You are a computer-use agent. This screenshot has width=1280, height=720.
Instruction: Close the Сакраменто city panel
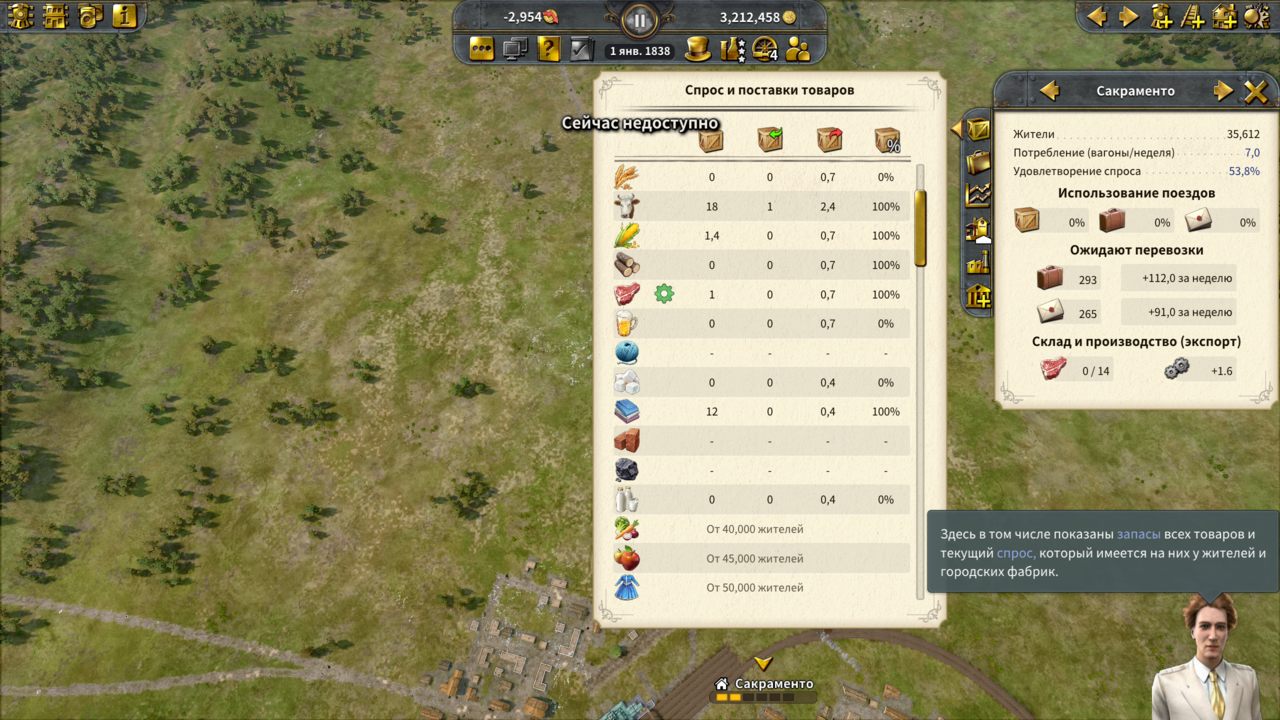(1255, 91)
